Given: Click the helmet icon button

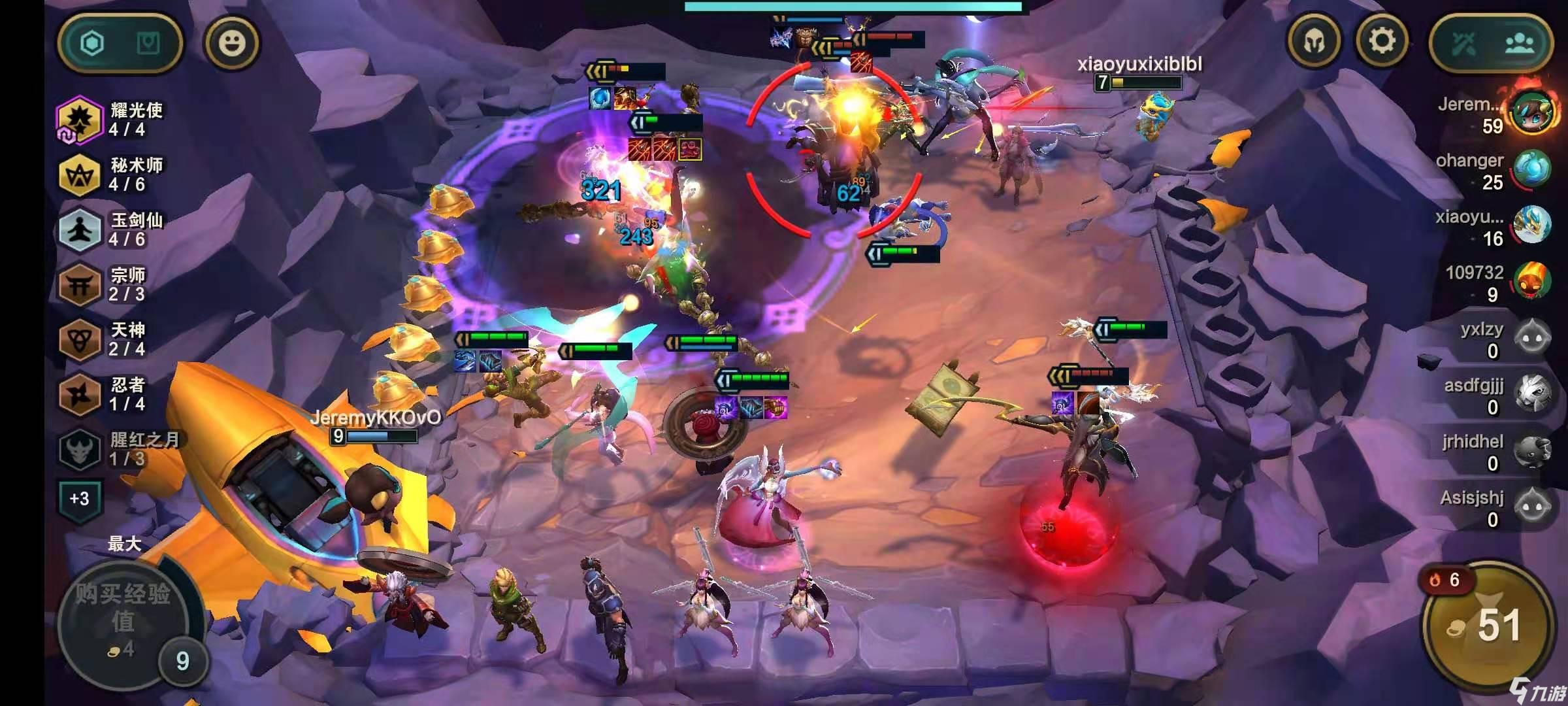Looking at the screenshot, I should pos(1314,42).
